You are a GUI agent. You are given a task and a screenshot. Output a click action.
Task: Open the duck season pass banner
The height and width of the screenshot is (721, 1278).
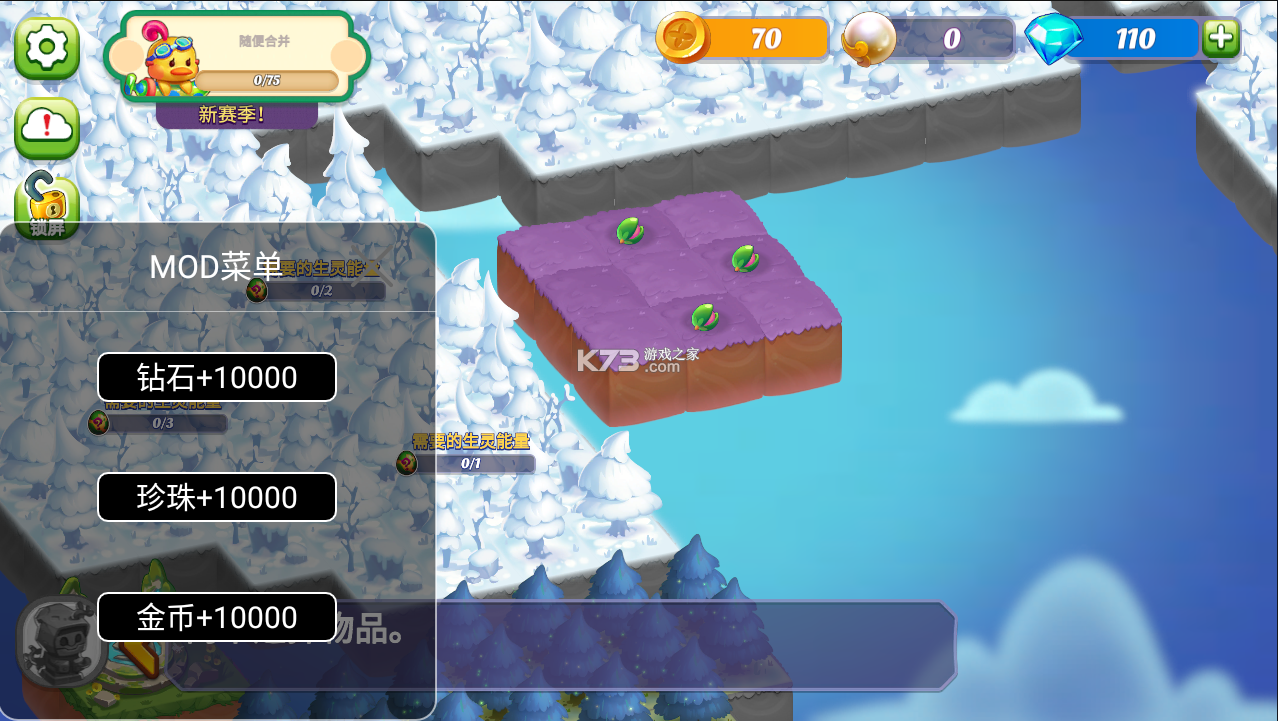(237, 58)
